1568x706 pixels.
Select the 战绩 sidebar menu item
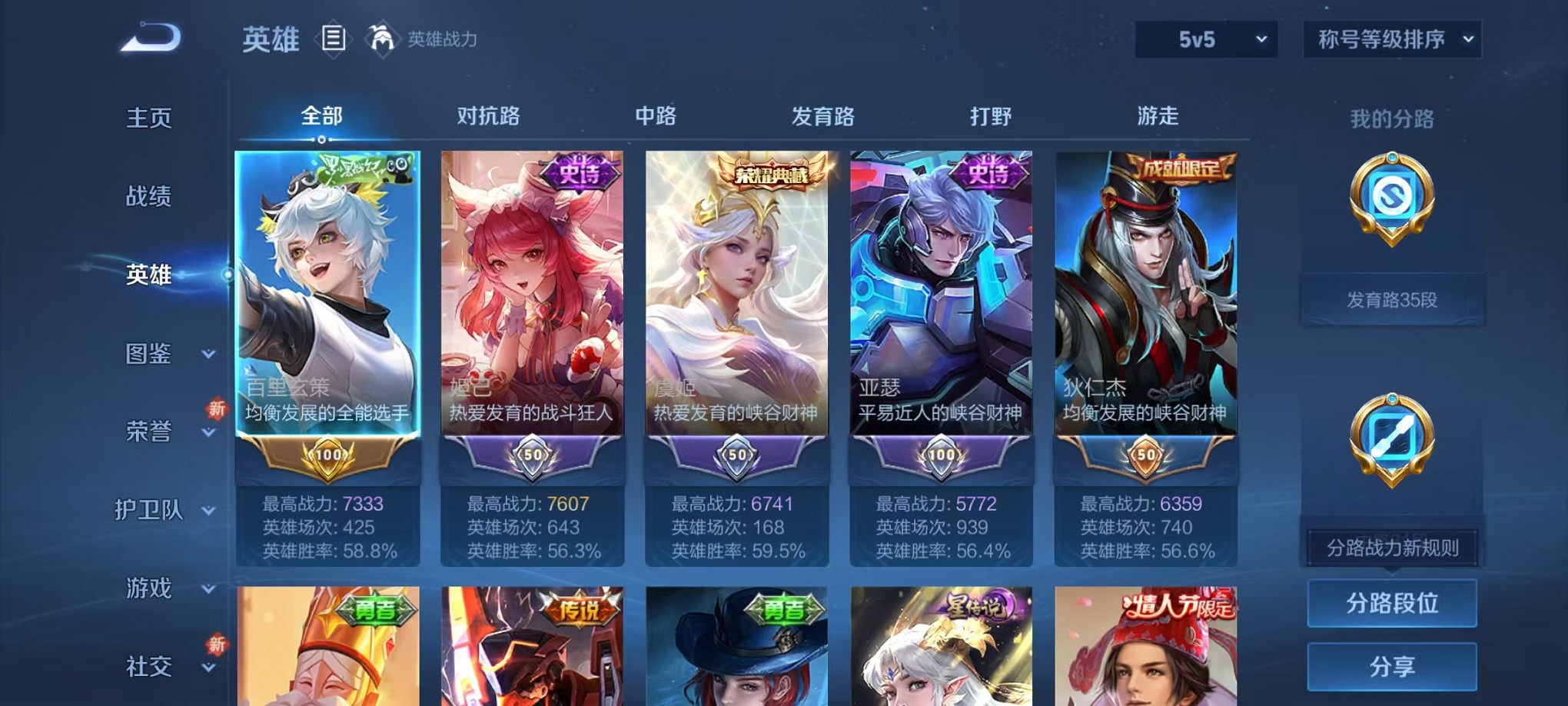tap(148, 197)
